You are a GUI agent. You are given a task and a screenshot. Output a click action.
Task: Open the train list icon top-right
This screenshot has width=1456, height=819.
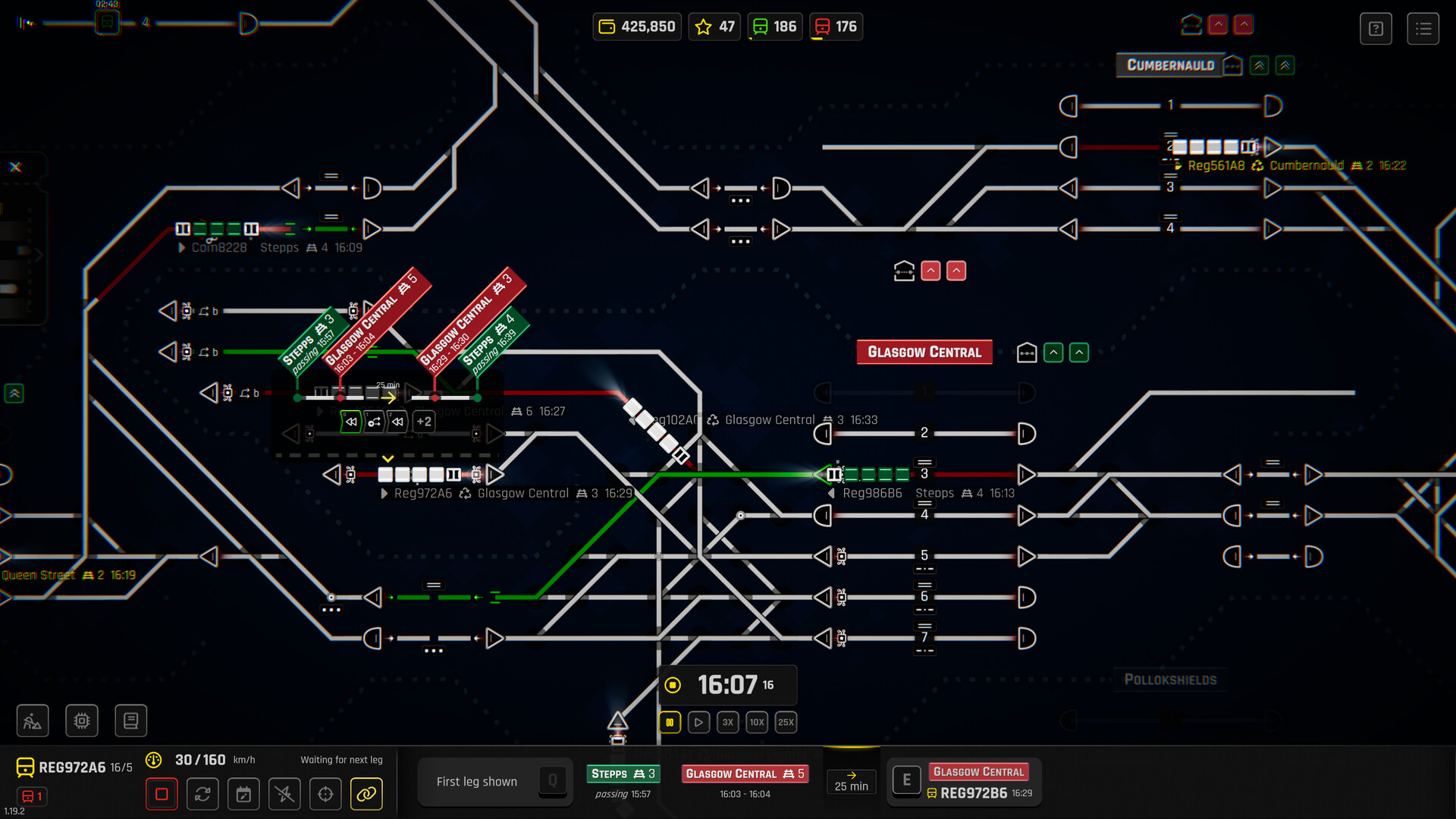[1424, 28]
